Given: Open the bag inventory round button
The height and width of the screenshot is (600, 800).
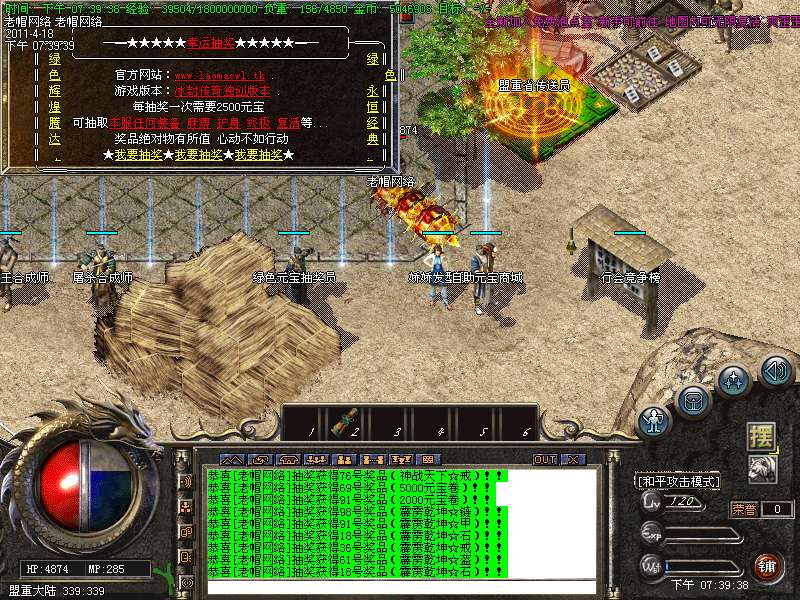Looking at the screenshot, I should 693,401.
